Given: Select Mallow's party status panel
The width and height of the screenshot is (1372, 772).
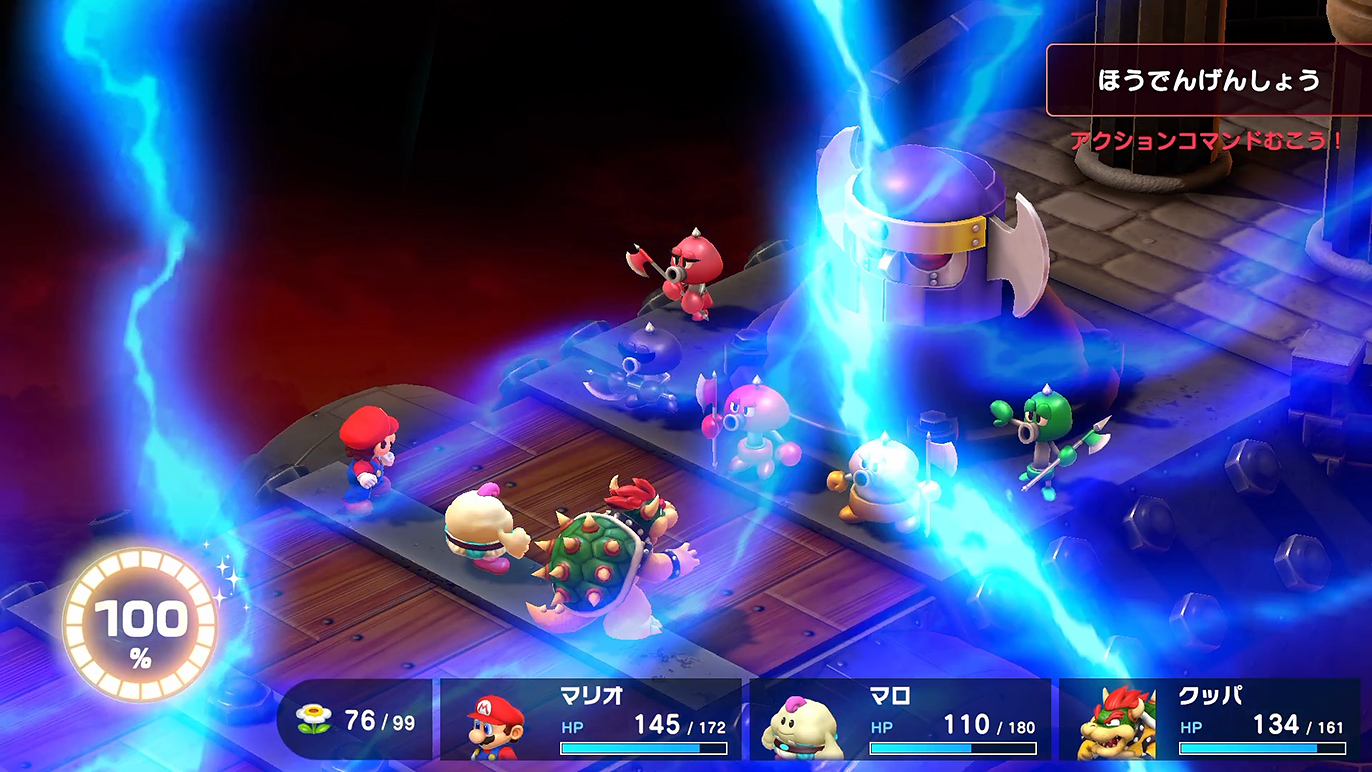Looking at the screenshot, I should pyautogui.click(x=900, y=720).
